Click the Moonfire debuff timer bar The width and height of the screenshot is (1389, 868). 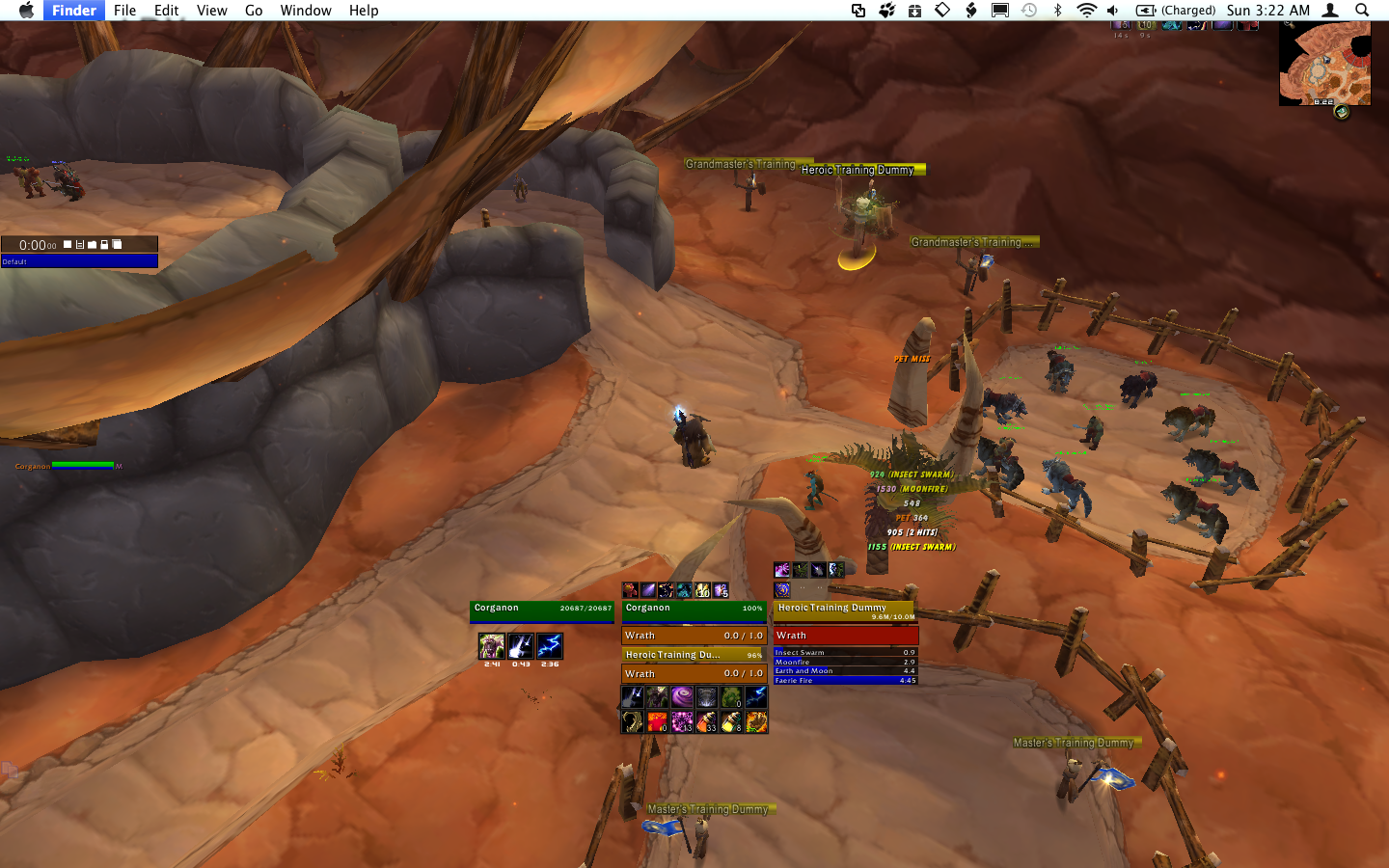[x=844, y=662]
